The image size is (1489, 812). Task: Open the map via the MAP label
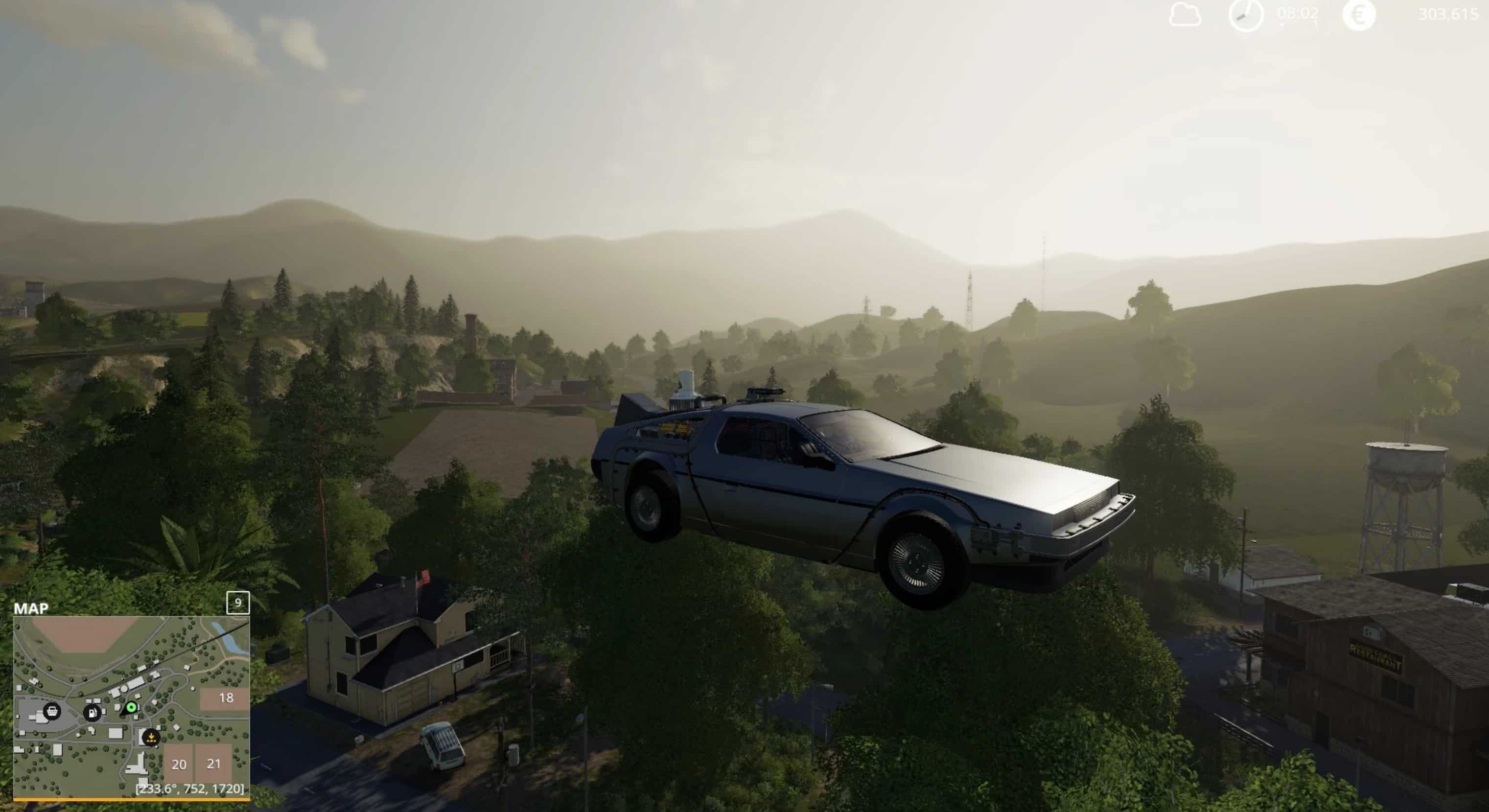coord(31,608)
